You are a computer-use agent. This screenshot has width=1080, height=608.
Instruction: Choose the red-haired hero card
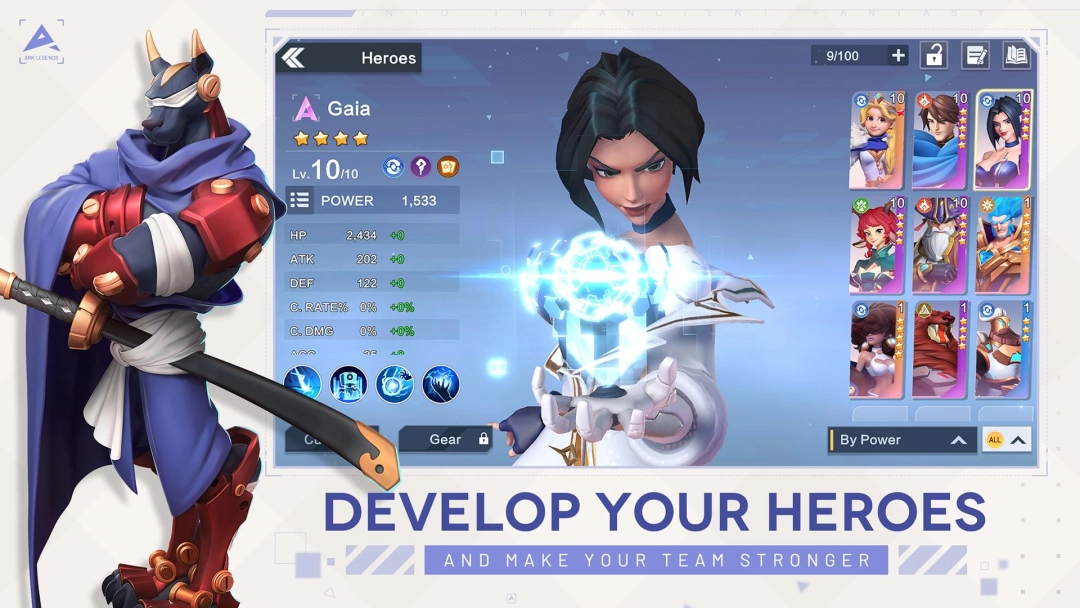[877, 245]
